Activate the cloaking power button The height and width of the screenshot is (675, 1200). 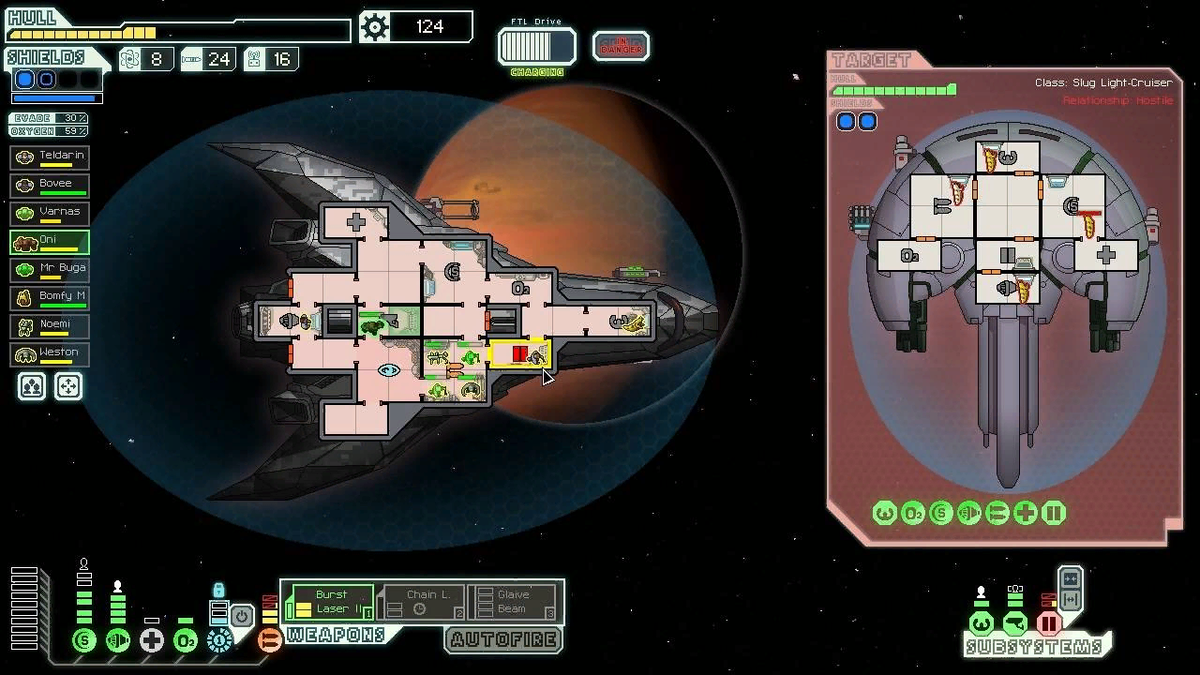(243, 616)
